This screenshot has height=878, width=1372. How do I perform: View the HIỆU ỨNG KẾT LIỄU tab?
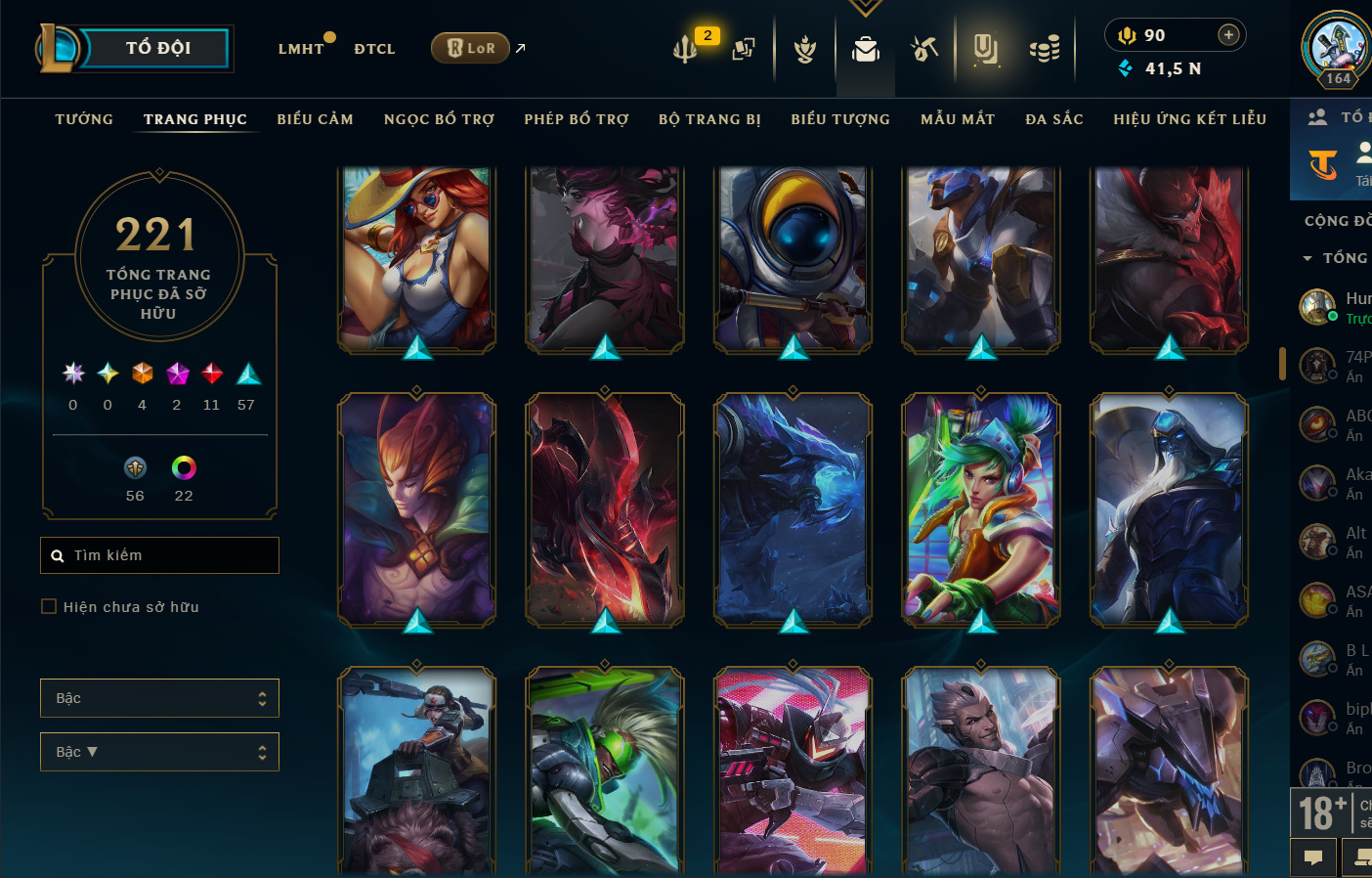[x=1189, y=119]
